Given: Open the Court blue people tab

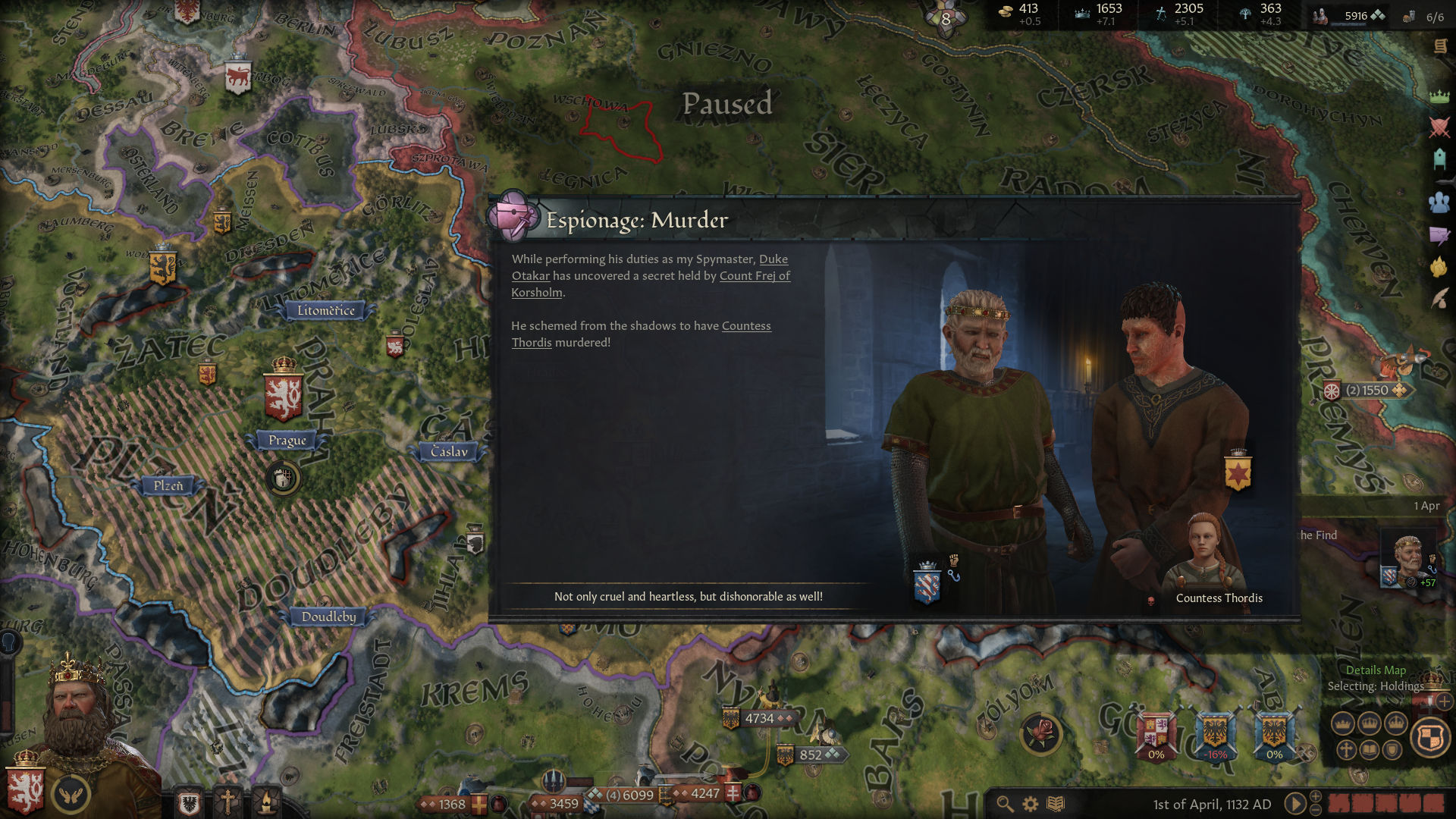Looking at the screenshot, I should click(1439, 202).
